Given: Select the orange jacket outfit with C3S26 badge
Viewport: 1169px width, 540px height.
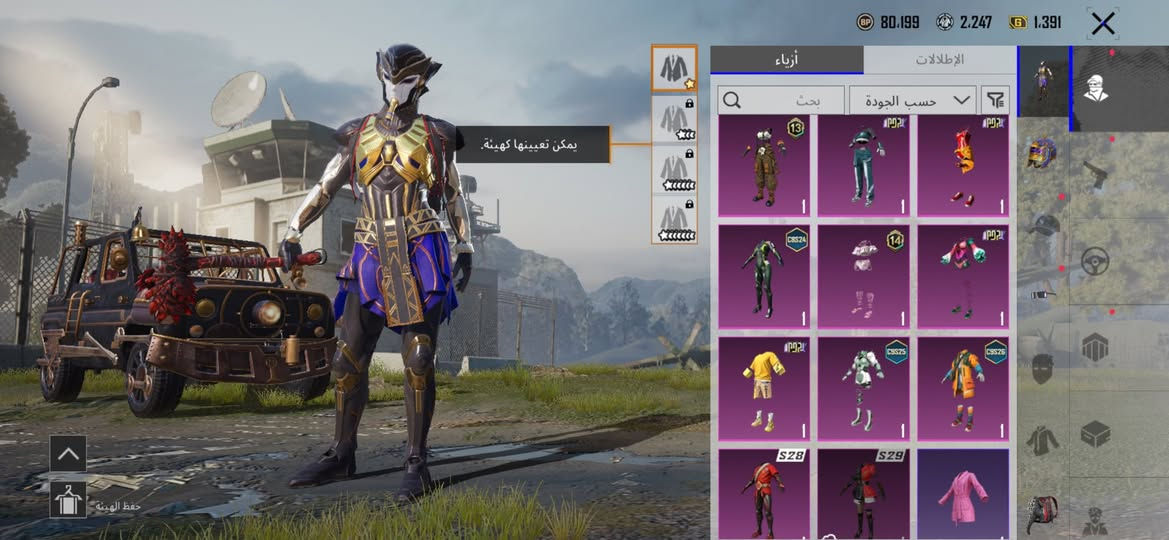Looking at the screenshot, I should 963,388.
